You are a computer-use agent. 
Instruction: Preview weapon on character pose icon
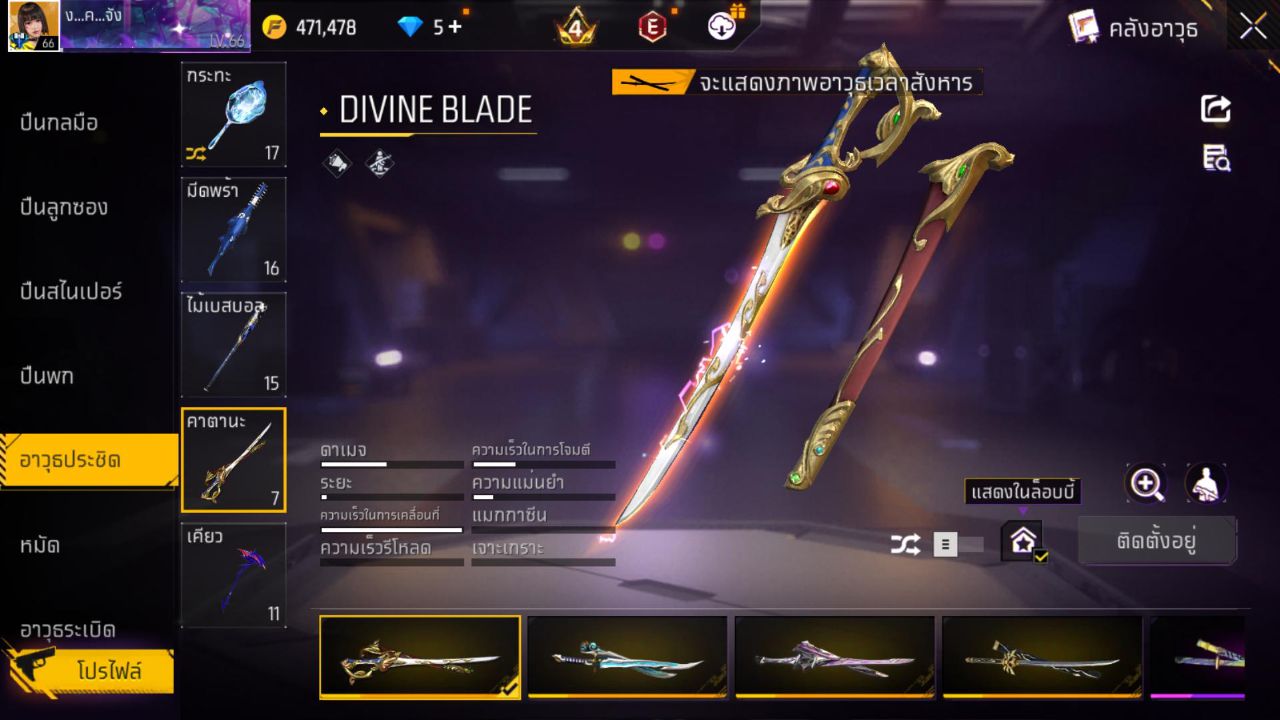click(x=1206, y=485)
